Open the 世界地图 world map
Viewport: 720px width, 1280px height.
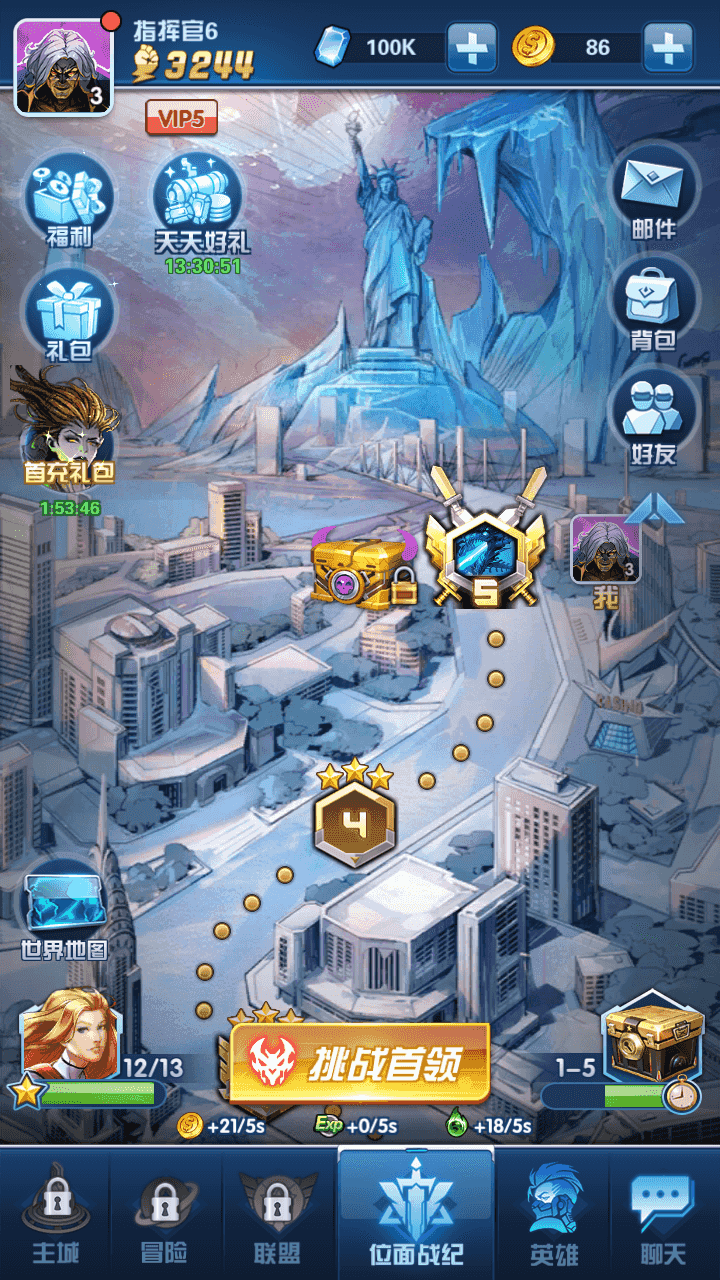click(x=64, y=910)
